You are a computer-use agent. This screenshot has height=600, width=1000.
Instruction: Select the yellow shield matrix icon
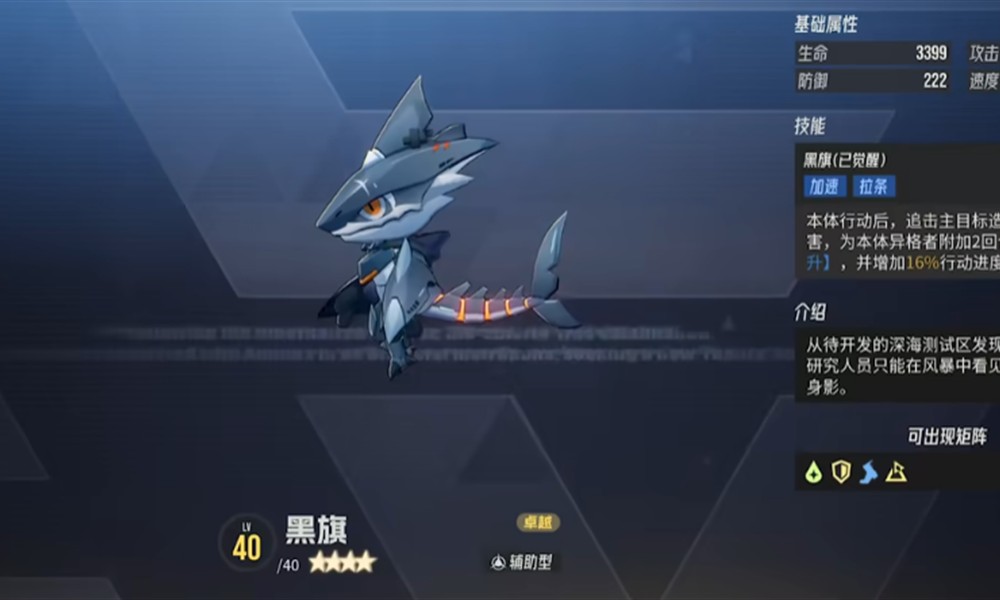pyautogui.click(x=841, y=472)
